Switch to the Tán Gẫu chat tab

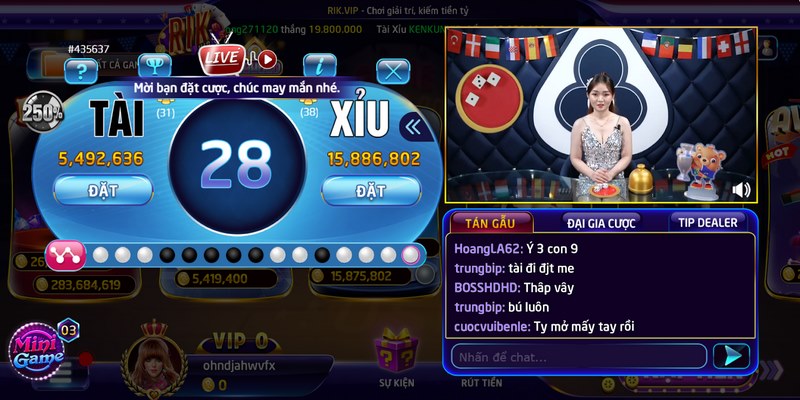pos(490,223)
